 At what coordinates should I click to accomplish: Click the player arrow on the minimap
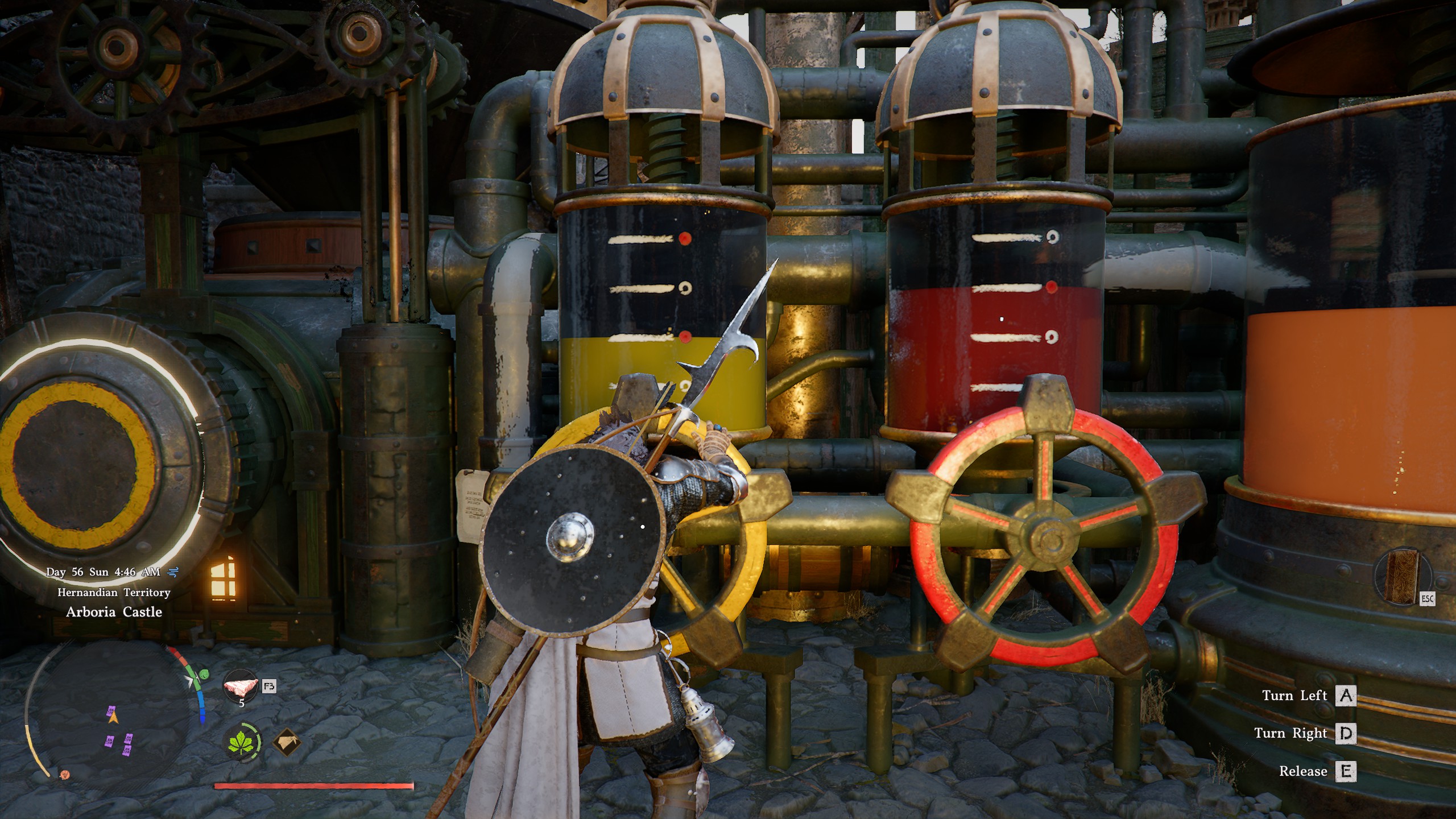(113, 719)
